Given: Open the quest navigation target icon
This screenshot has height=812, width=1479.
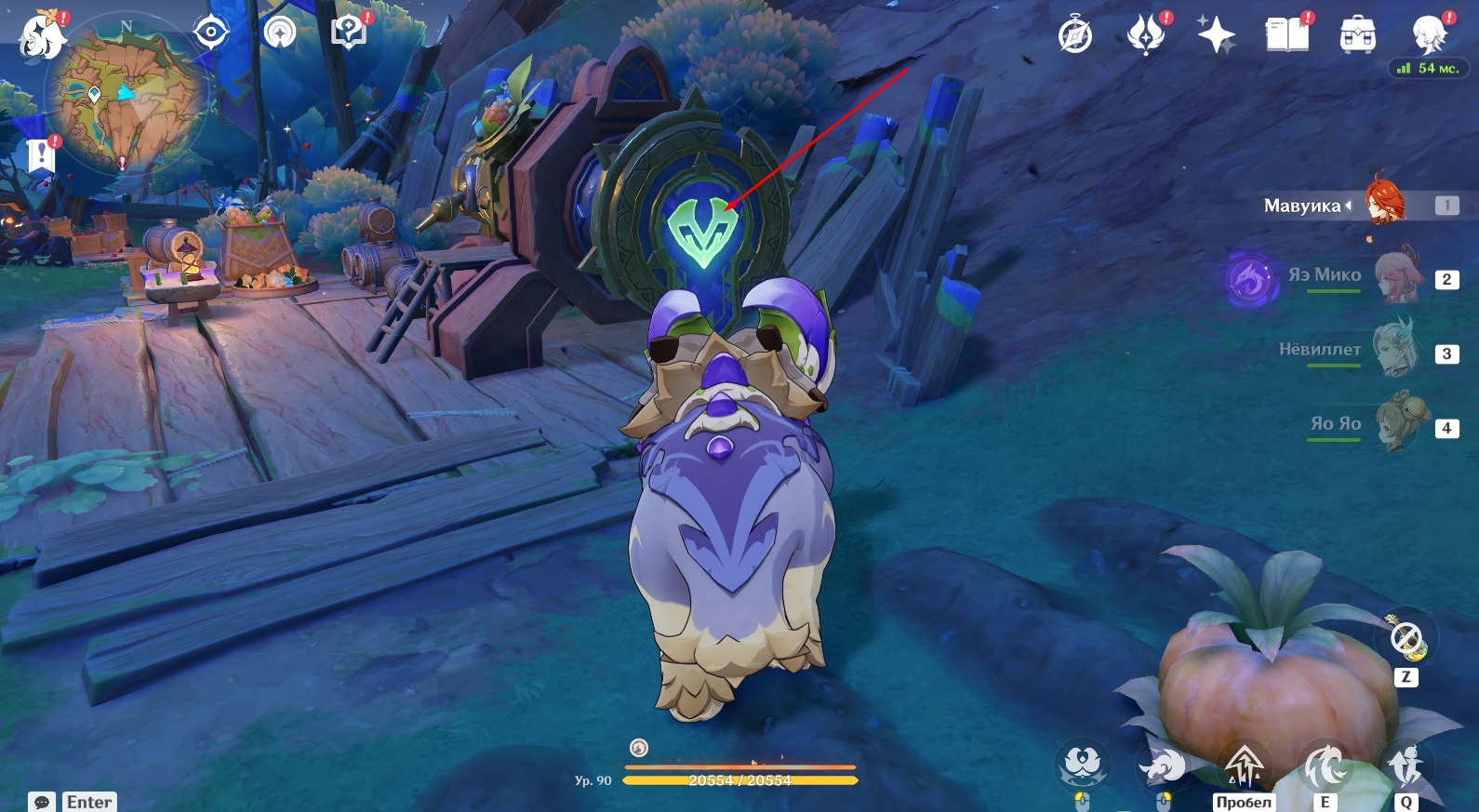Looking at the screenshot, I should pos(211,33).
